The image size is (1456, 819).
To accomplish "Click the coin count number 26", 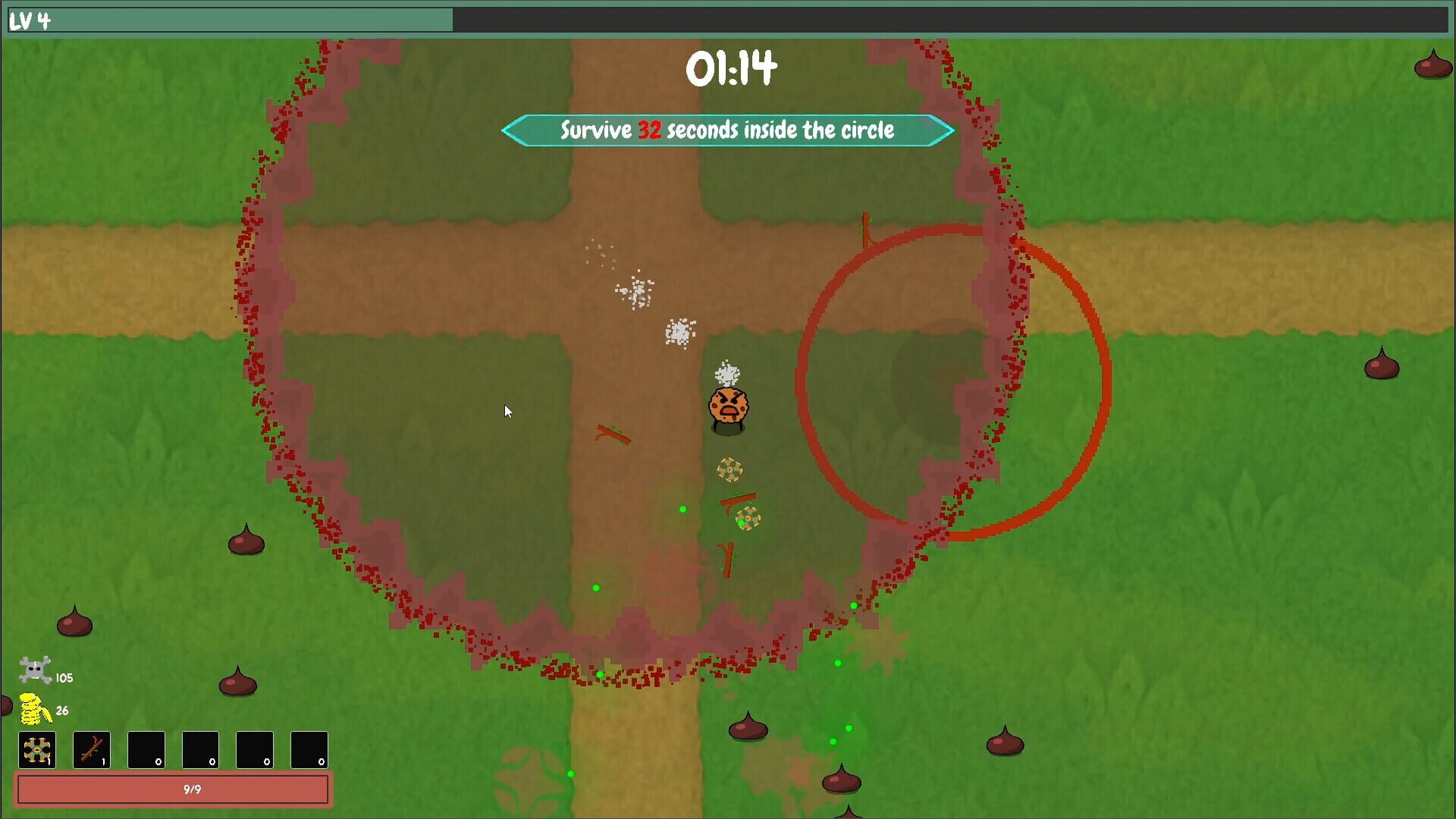I will [x=61, y=711].
